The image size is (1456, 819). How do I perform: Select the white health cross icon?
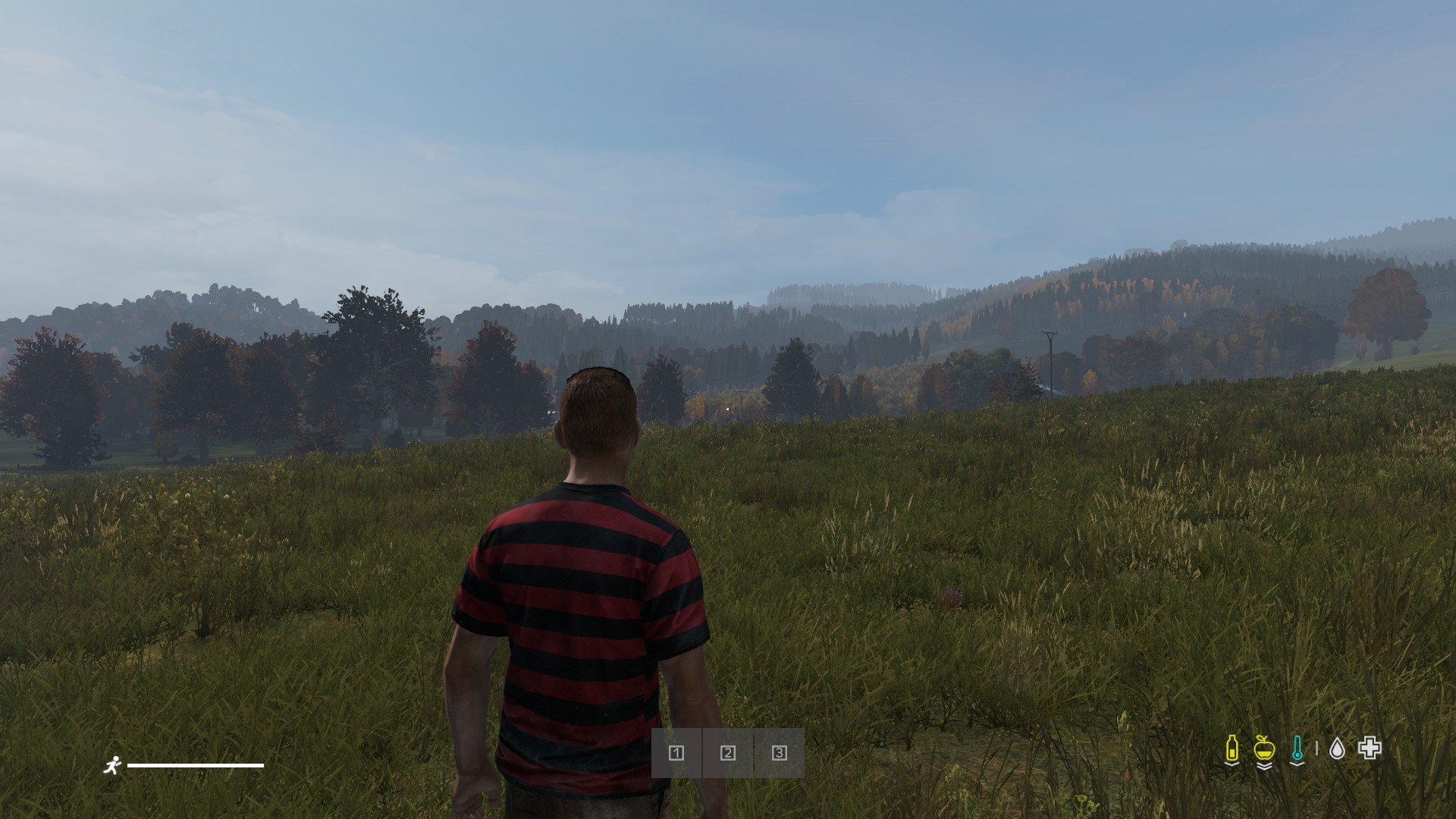pyautogui.click(x=1370, y=748)
